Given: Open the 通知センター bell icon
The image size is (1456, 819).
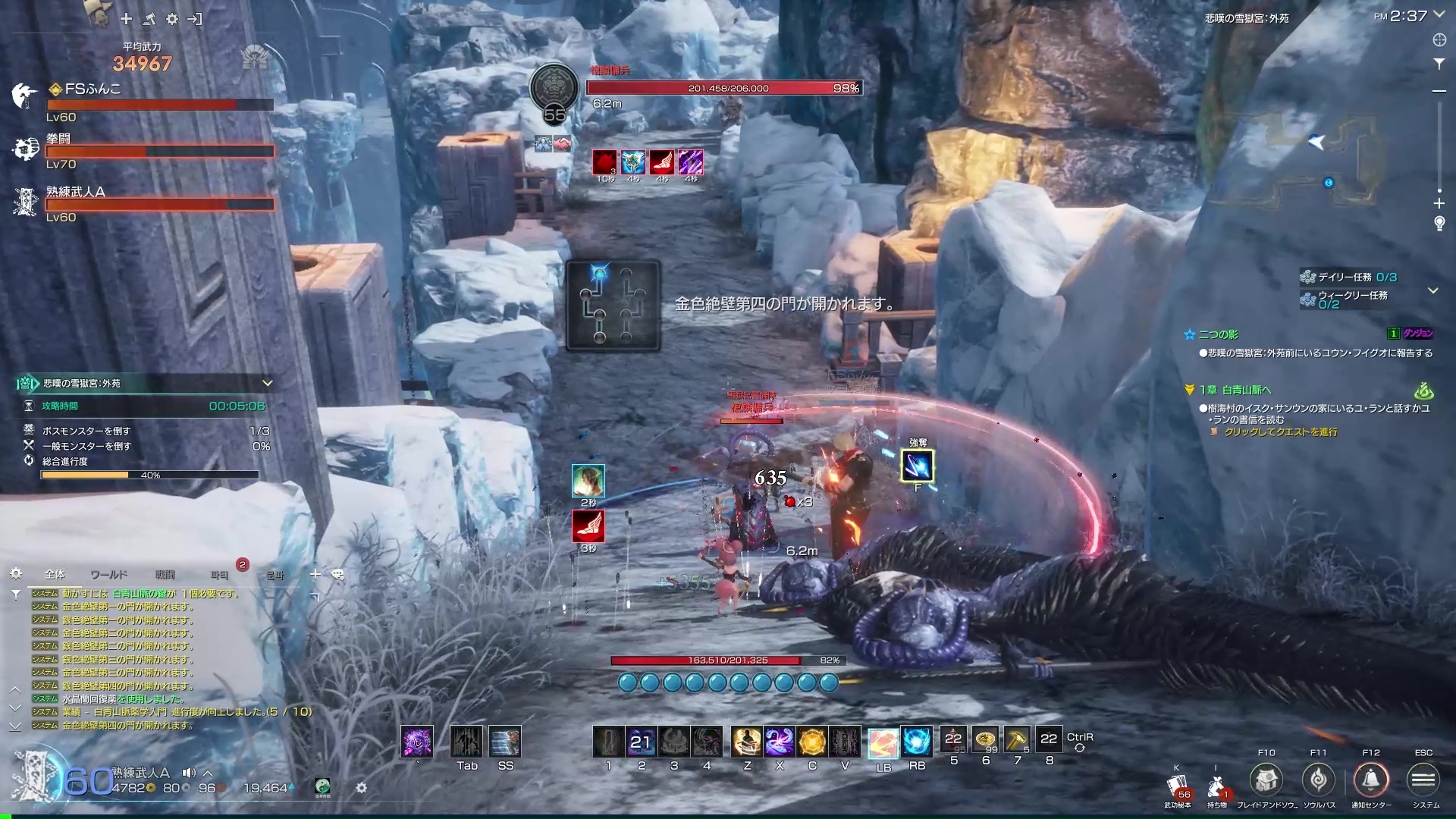Looking at the screenshot, I should pyautogui.click(x=1370, y=780).
